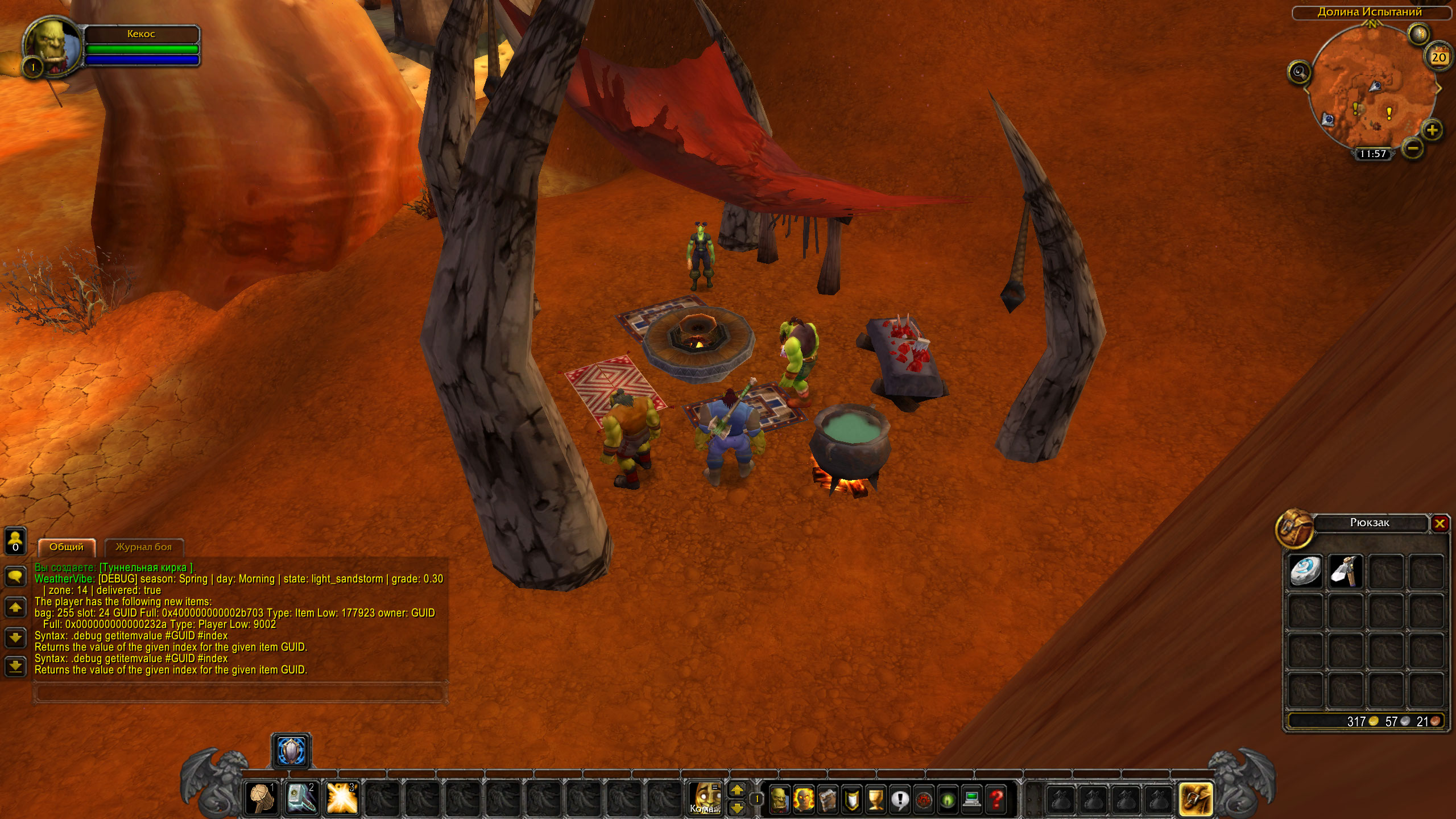This screenshot has height=819, width=1456.
Task: Switch to the Журнал боя chat tab
Action: (x=143, y=547)
